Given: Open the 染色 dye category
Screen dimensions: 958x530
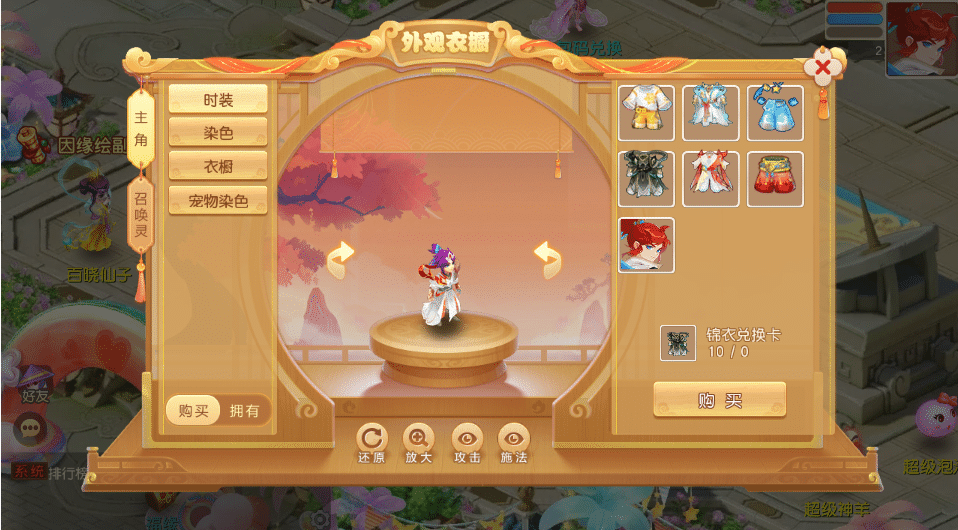Looking at the screenshot, I should [218, 132].
